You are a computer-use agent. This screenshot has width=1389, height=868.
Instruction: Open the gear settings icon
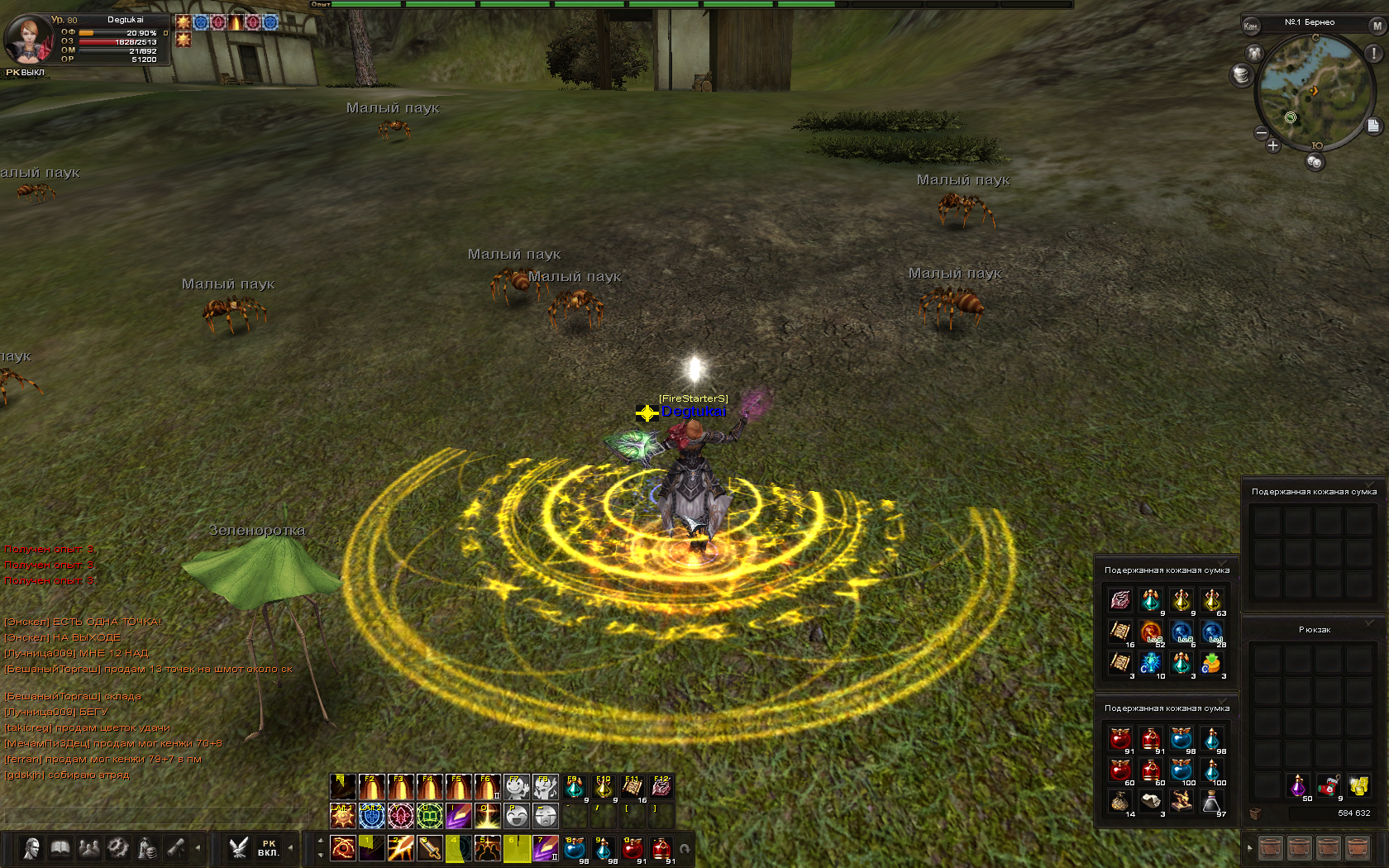[118, 848]
